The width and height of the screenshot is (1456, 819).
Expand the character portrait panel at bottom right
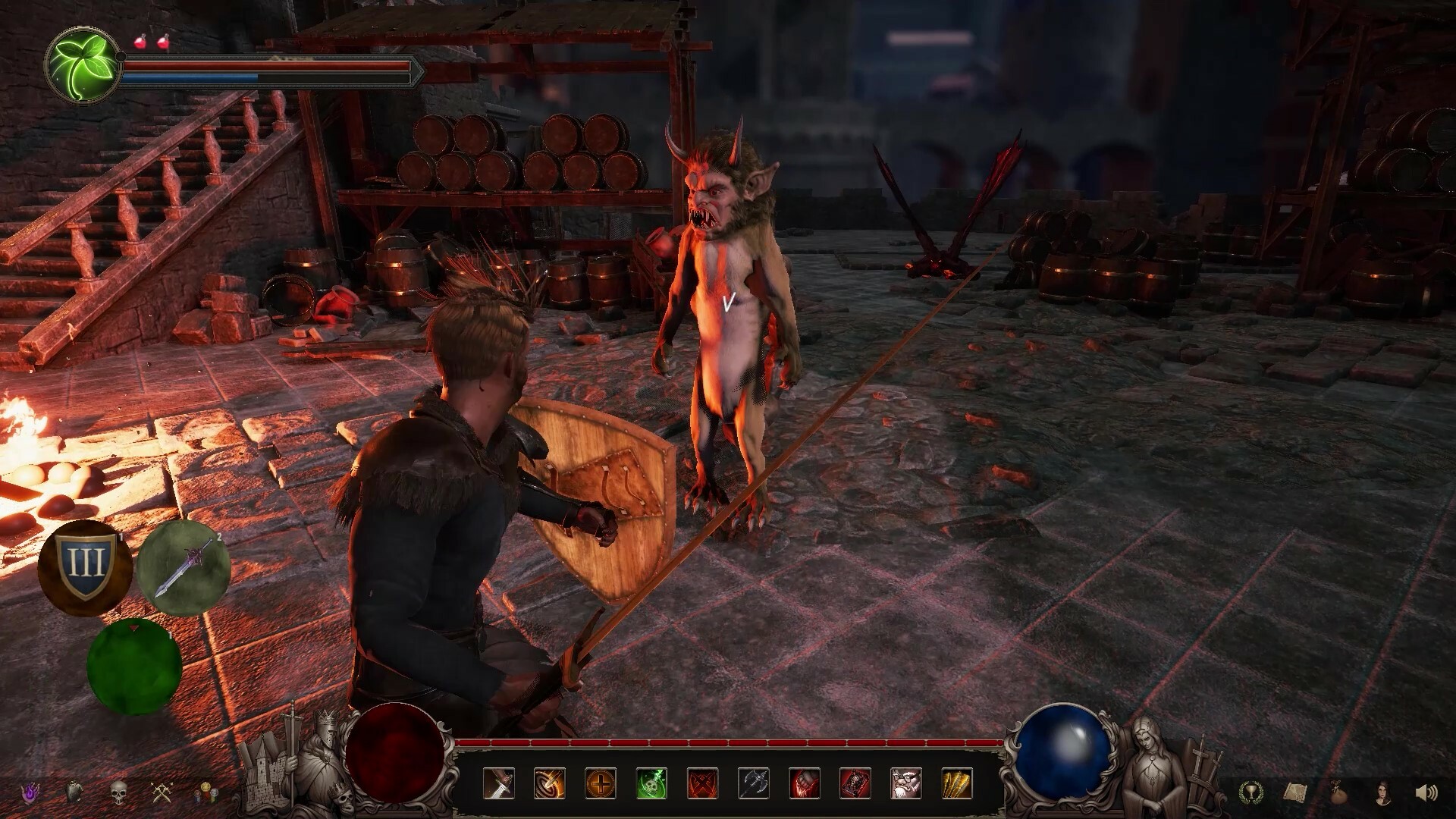point(1382,793)
